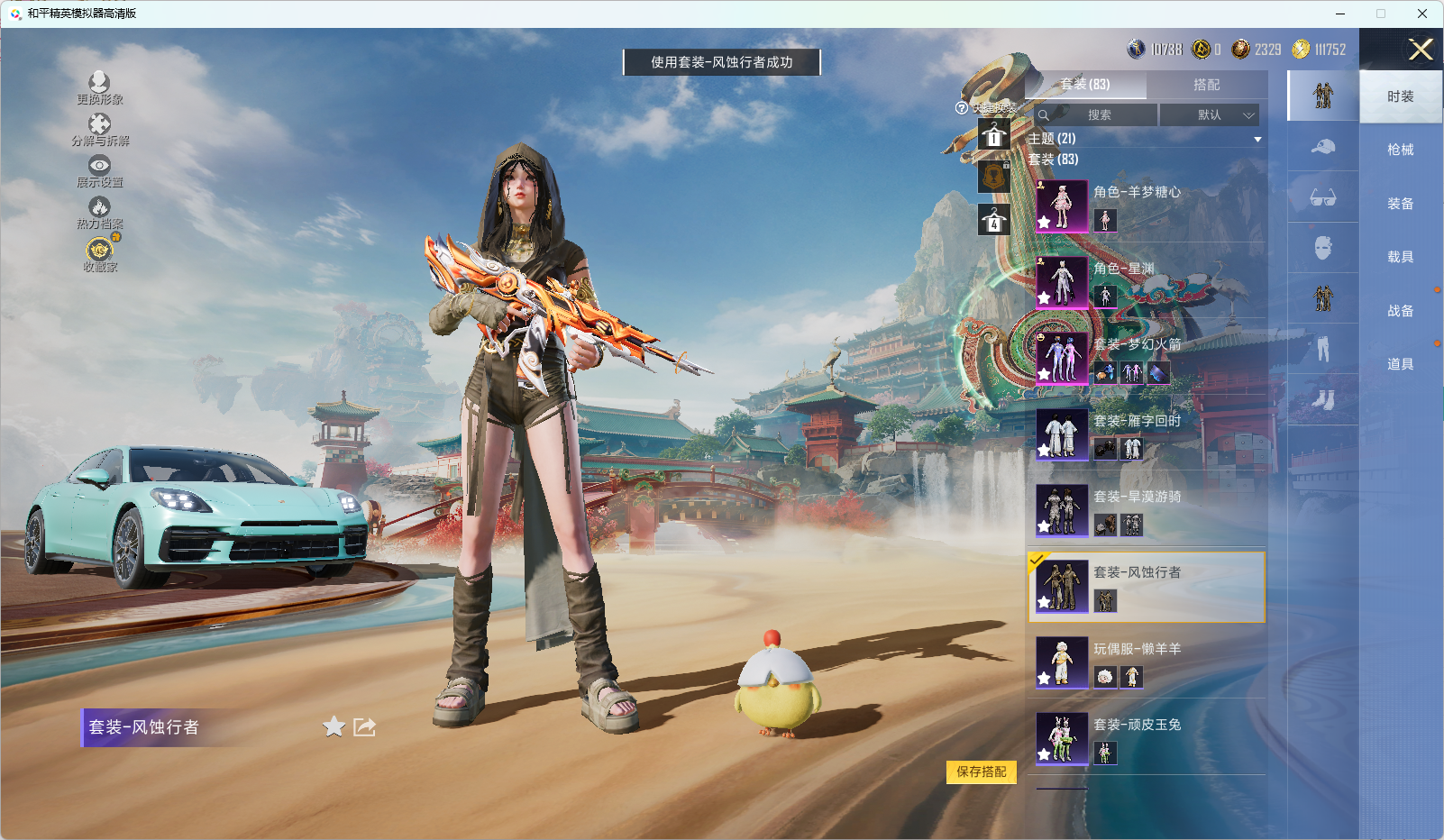Viewport: 1444px width, 840px height.
Task: Switch to the 搭配 outfits tab
Action: tap(1206, 85)
